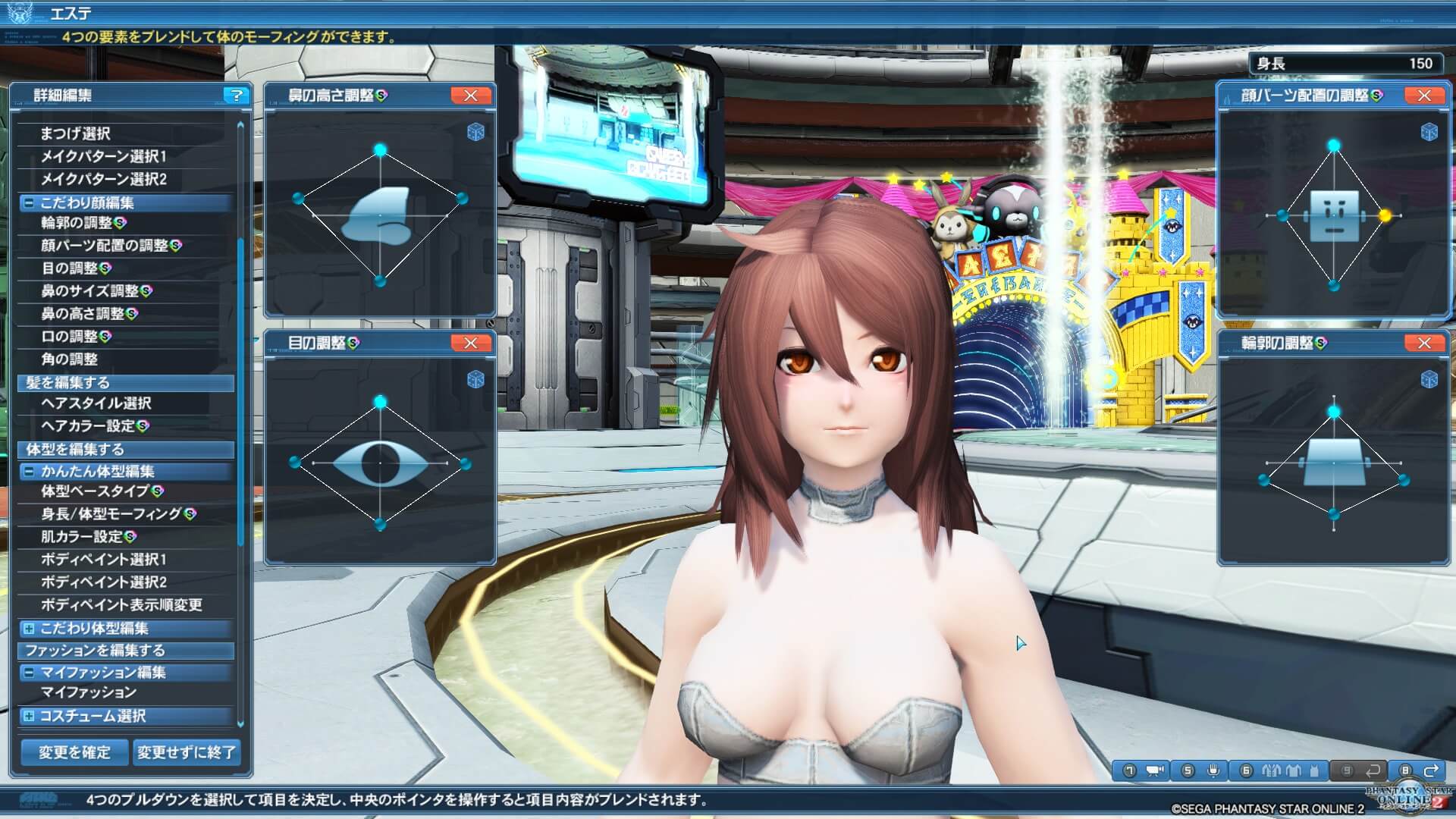The width and height of the screenshot is (1456, 819).
Task: Expand the コスチューム選択 section
Action: [x=29, y=716]
